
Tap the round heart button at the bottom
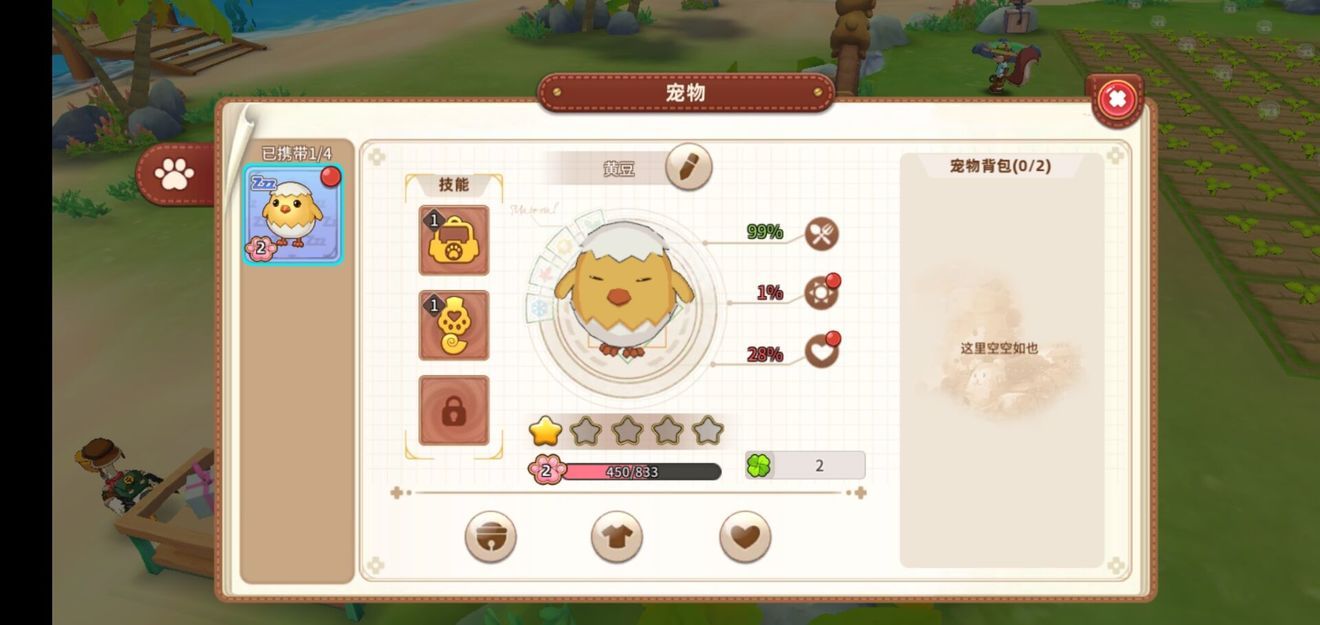click(x=745, y=537)
